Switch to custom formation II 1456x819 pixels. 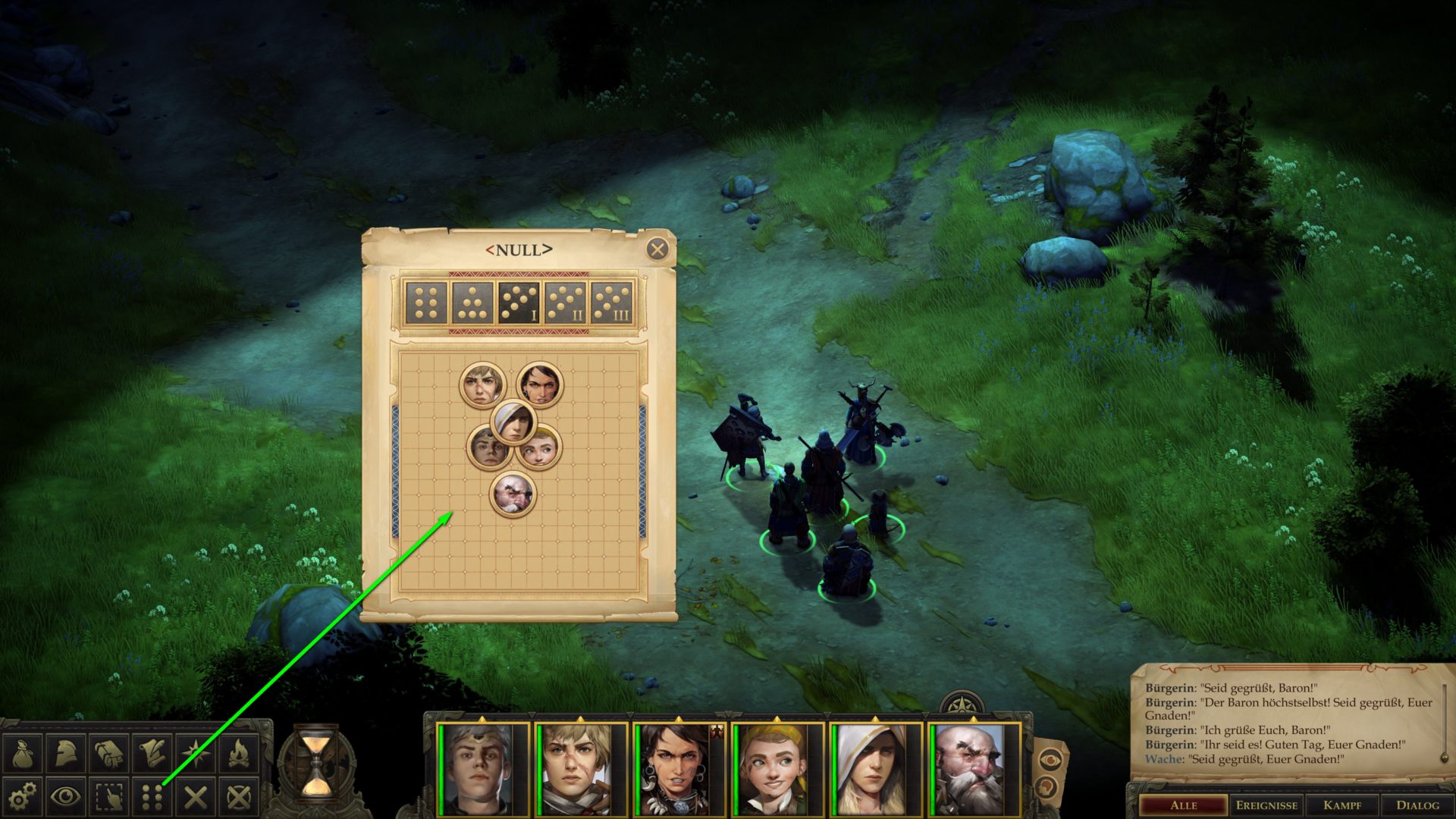(x=566, y=303)
